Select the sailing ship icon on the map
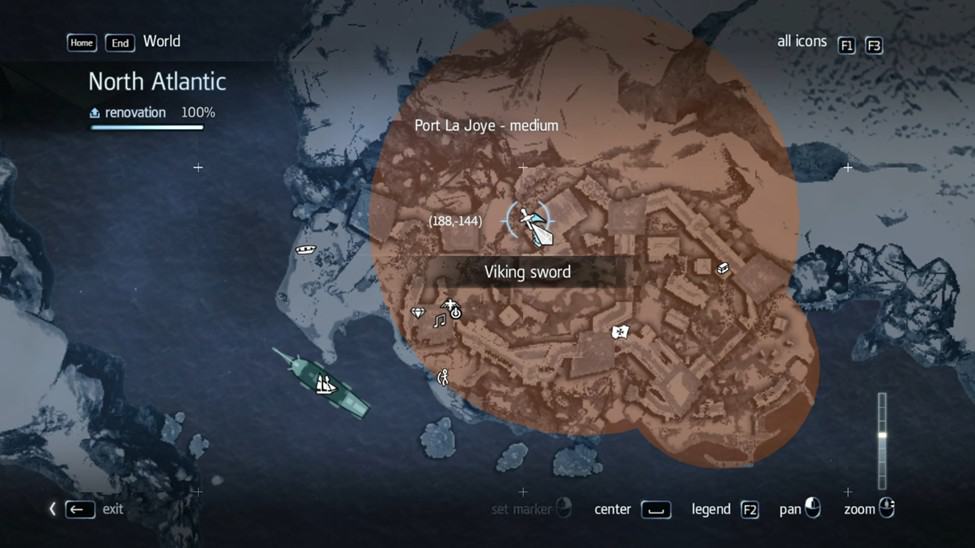975x548 pixels. 324,384
